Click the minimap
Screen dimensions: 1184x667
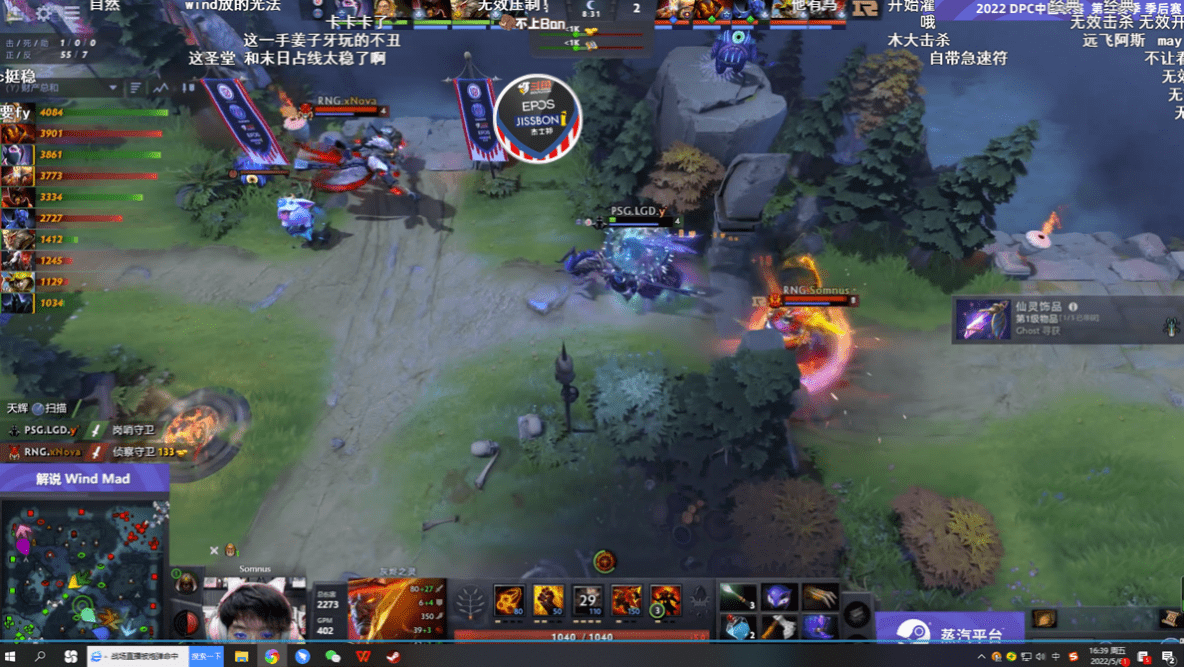tap(84, 565)
